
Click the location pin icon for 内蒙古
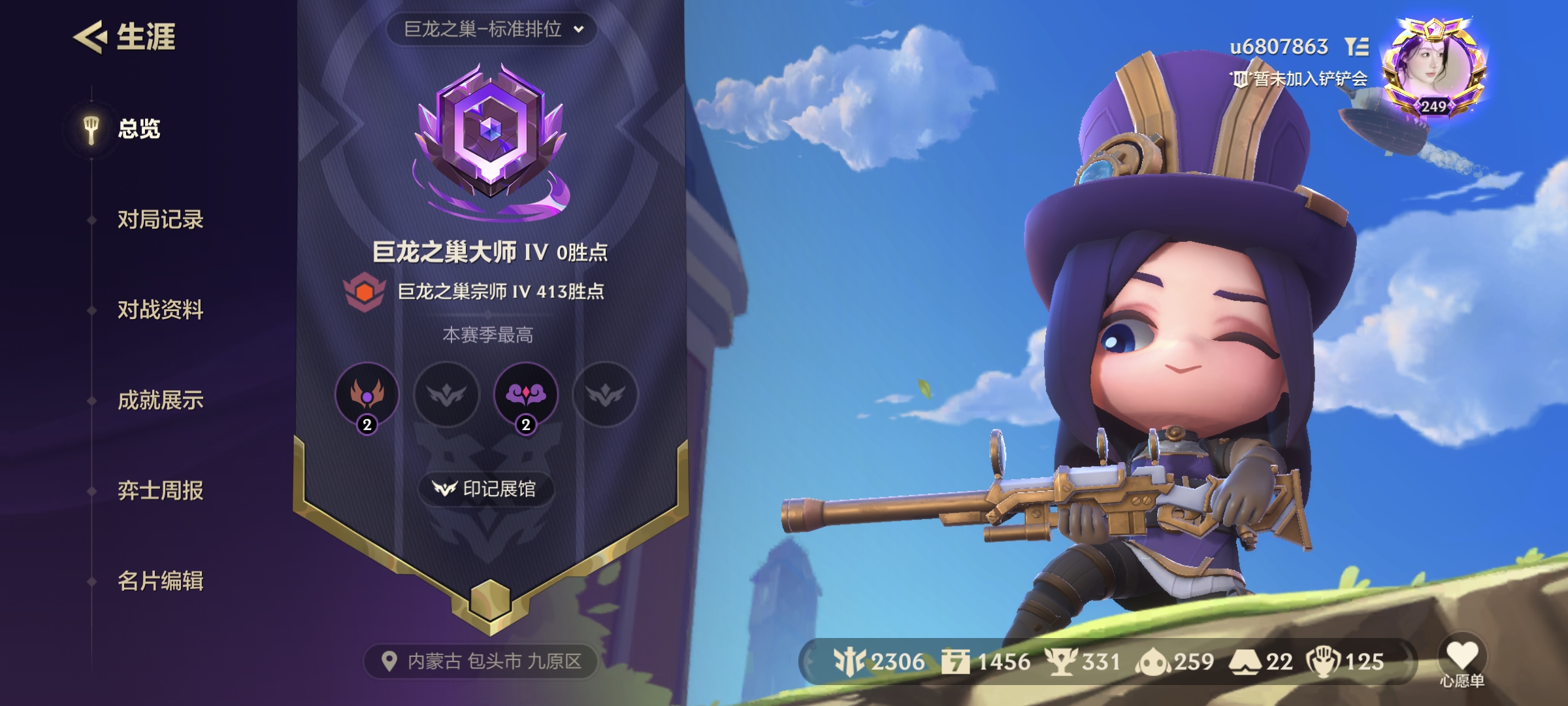point(390,662)
